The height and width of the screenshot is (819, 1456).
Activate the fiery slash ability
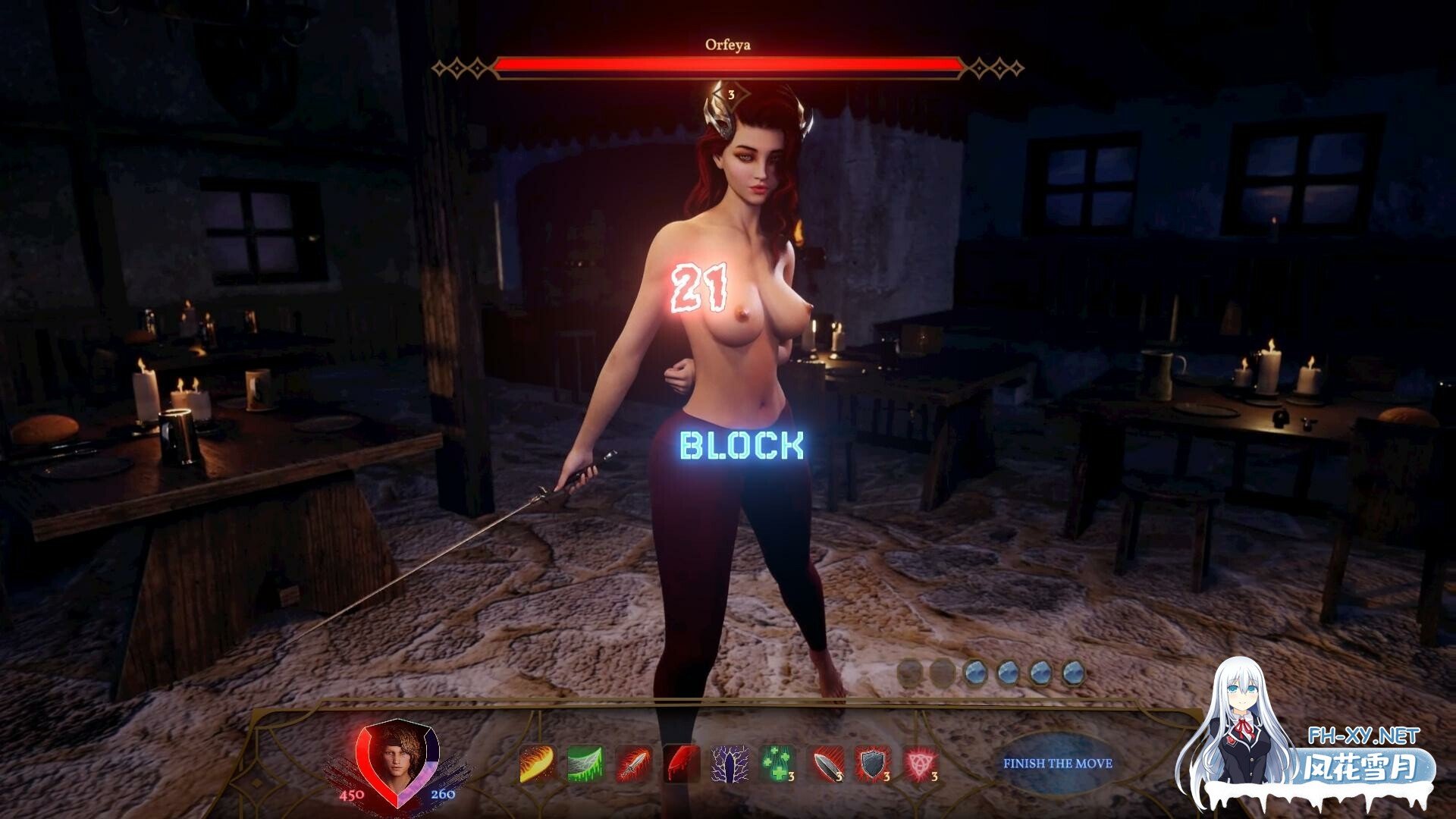point(537,764)
